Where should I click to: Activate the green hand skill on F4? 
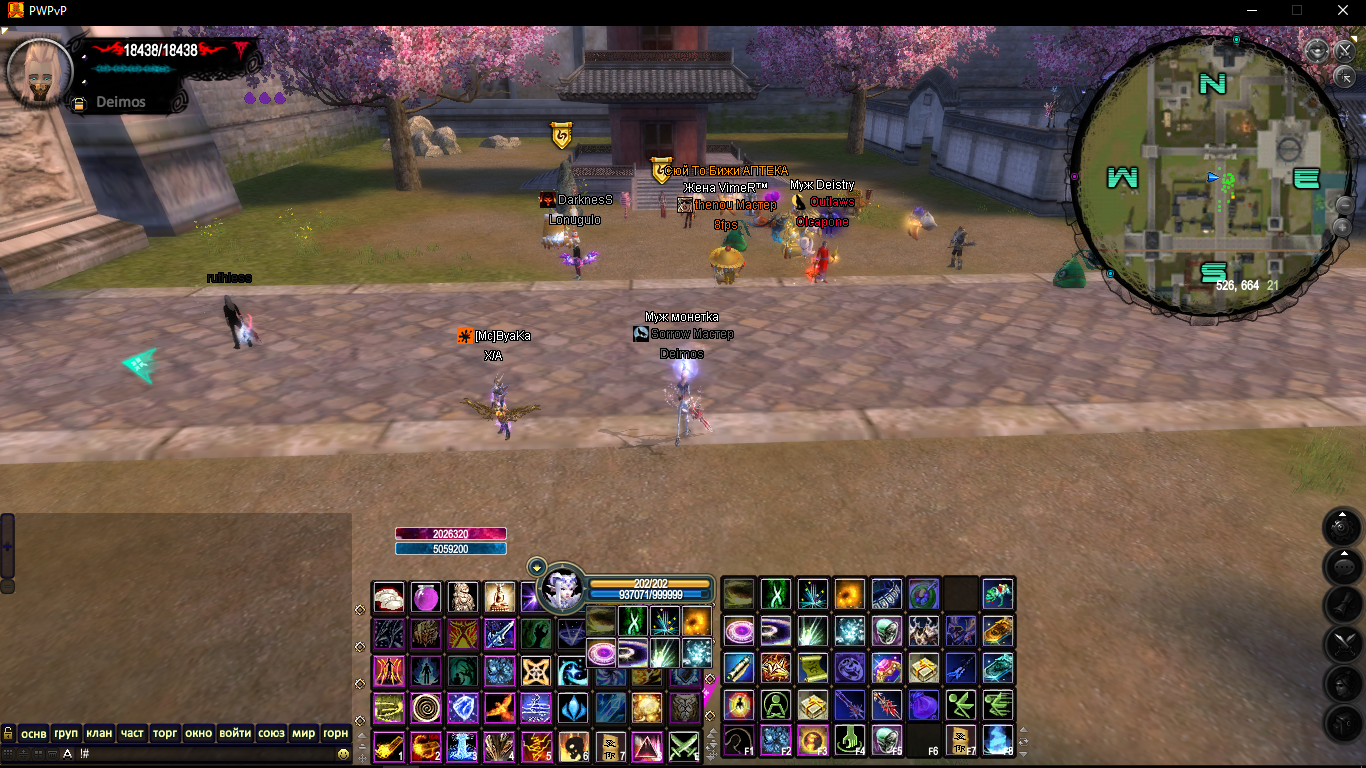[849, 740]
